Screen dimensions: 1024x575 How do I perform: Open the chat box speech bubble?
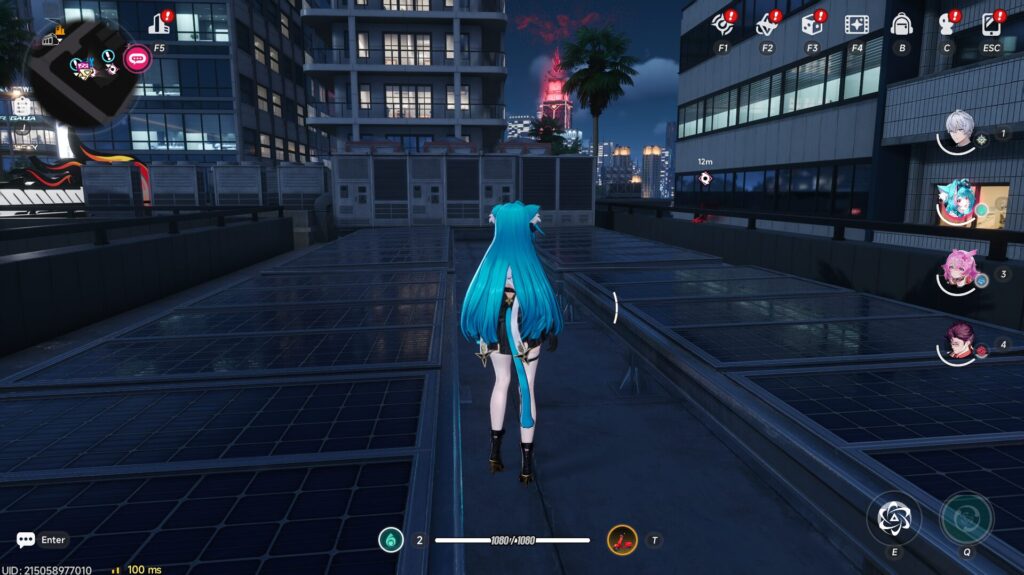coord(26,540)
